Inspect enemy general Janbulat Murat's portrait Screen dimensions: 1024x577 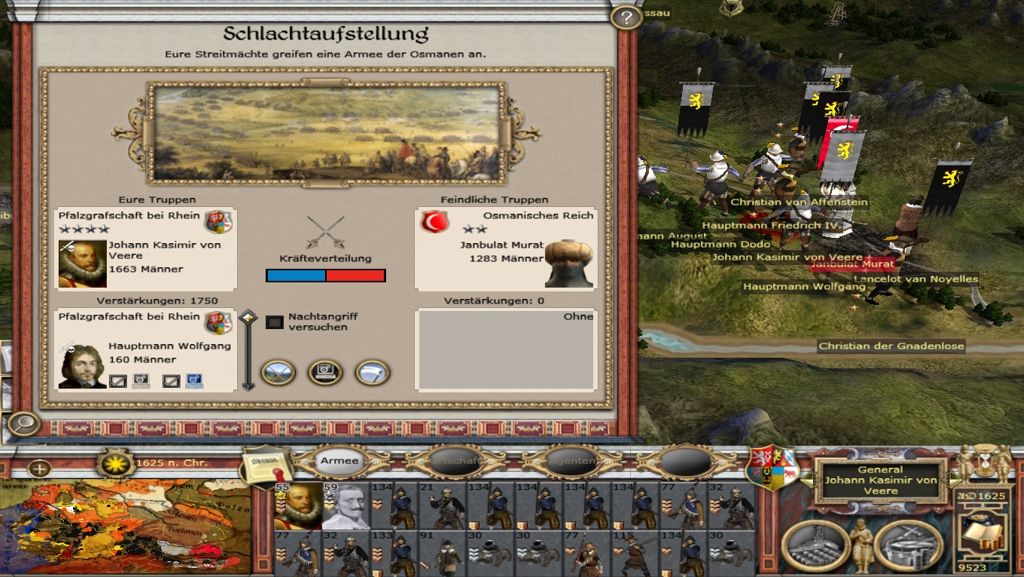(568, 264)
